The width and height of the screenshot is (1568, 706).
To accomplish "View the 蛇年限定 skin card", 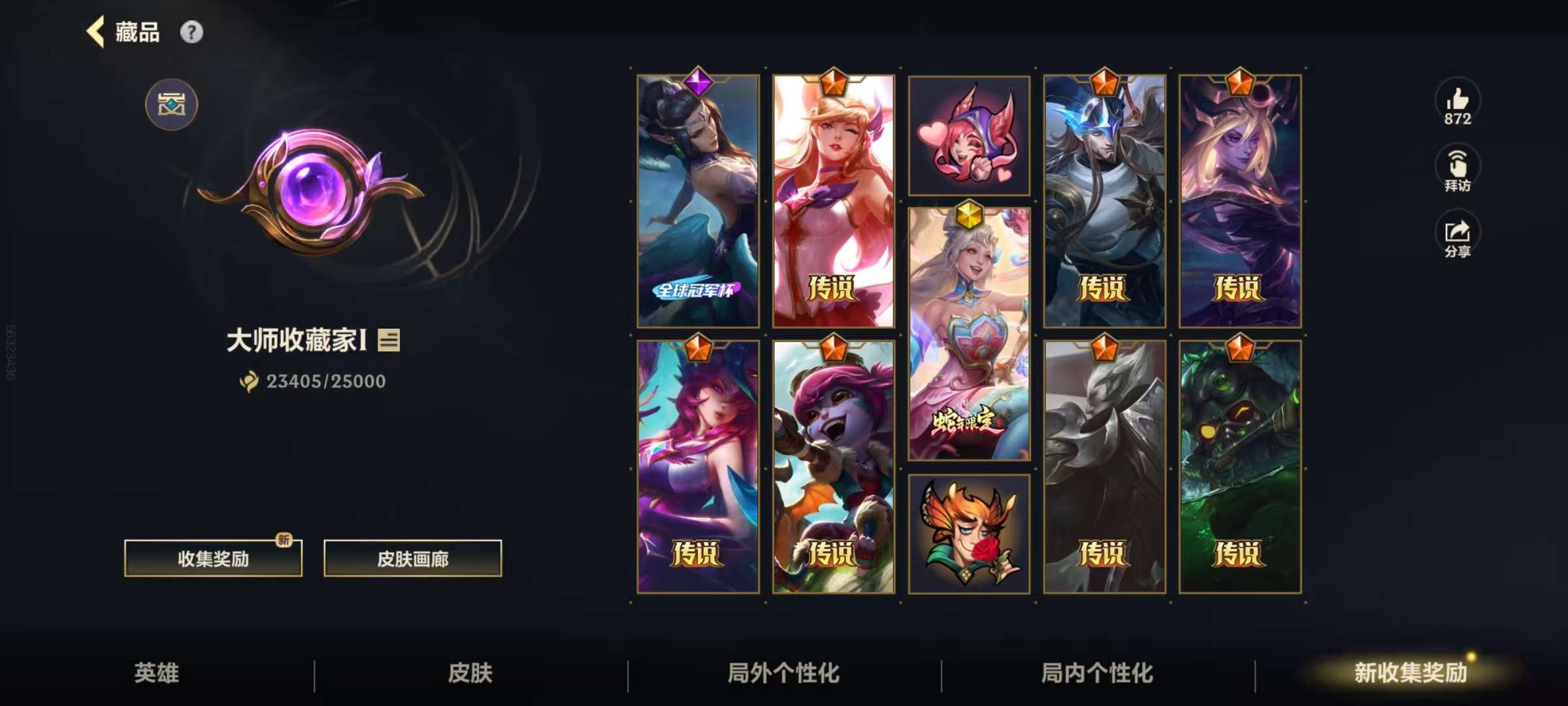I will coord(969,333).
